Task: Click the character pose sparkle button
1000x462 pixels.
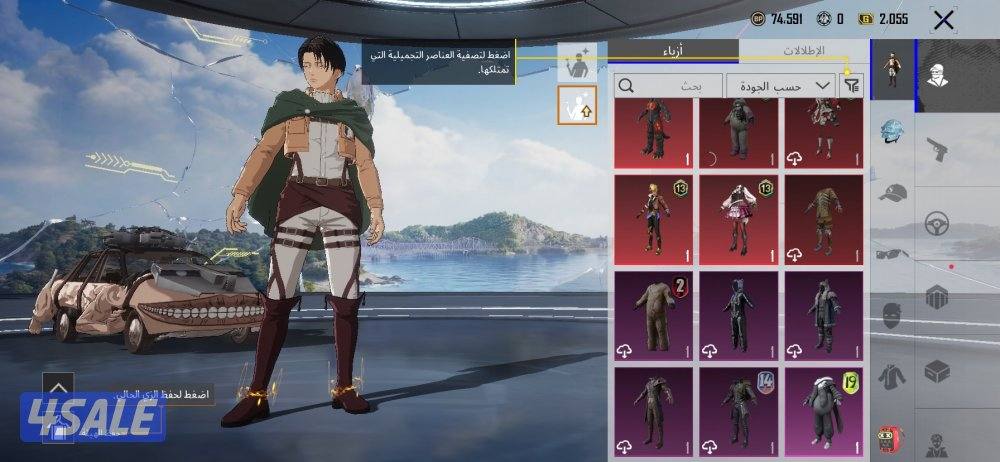Action: click(x=577, y=63)
